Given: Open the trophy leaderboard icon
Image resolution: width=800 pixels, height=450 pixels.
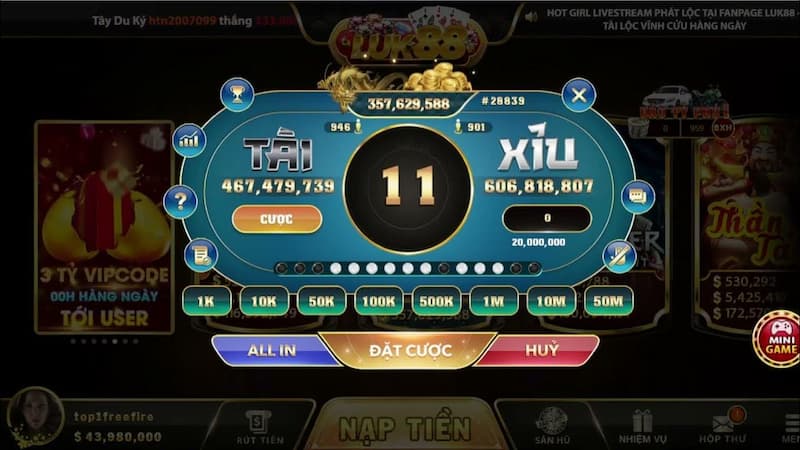Looking at the screenshot, I should tap(237, 94).
